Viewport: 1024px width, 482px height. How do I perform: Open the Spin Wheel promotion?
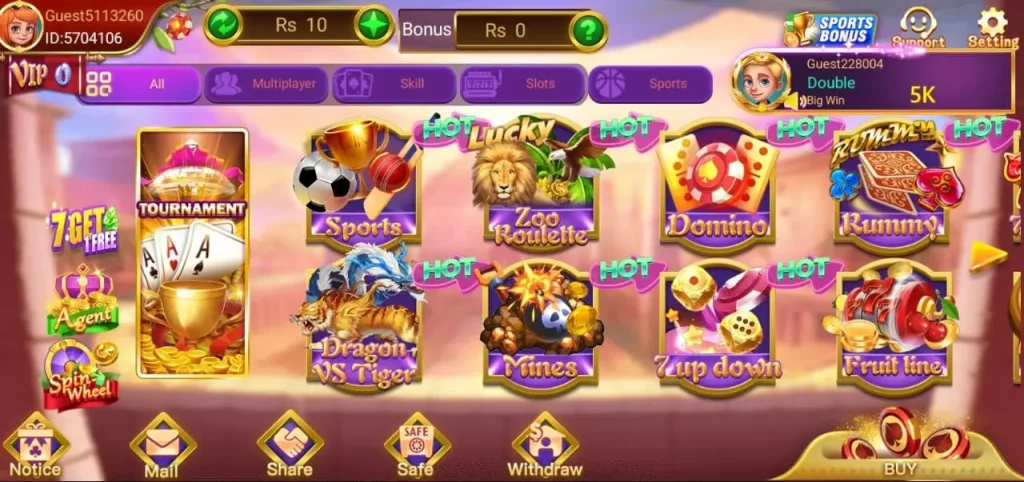[x=80, y=373]
